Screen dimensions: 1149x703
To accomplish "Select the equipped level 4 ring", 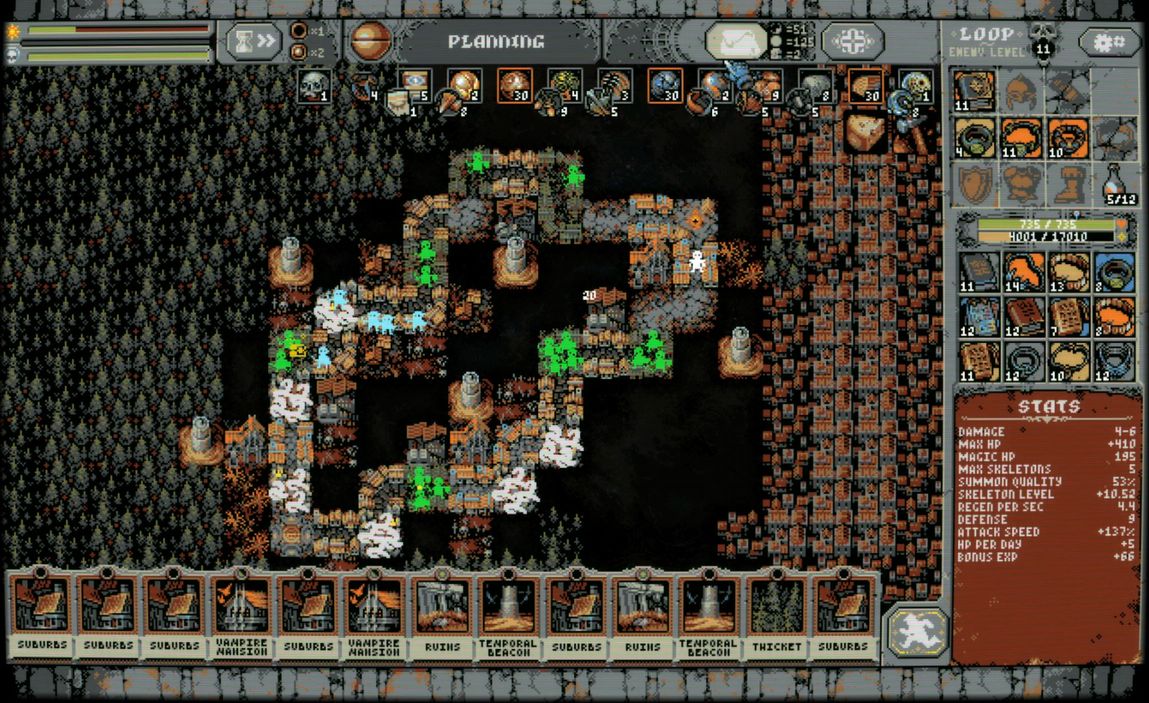I will tap(973, 136).
